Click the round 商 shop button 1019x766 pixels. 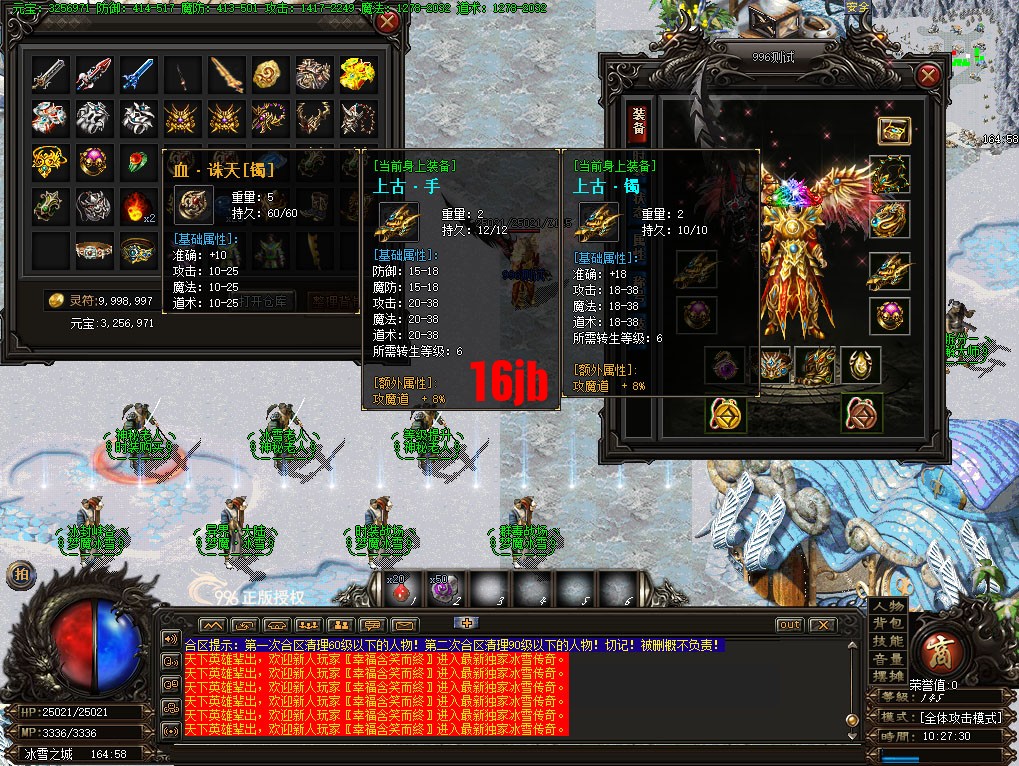coord(938,647)
